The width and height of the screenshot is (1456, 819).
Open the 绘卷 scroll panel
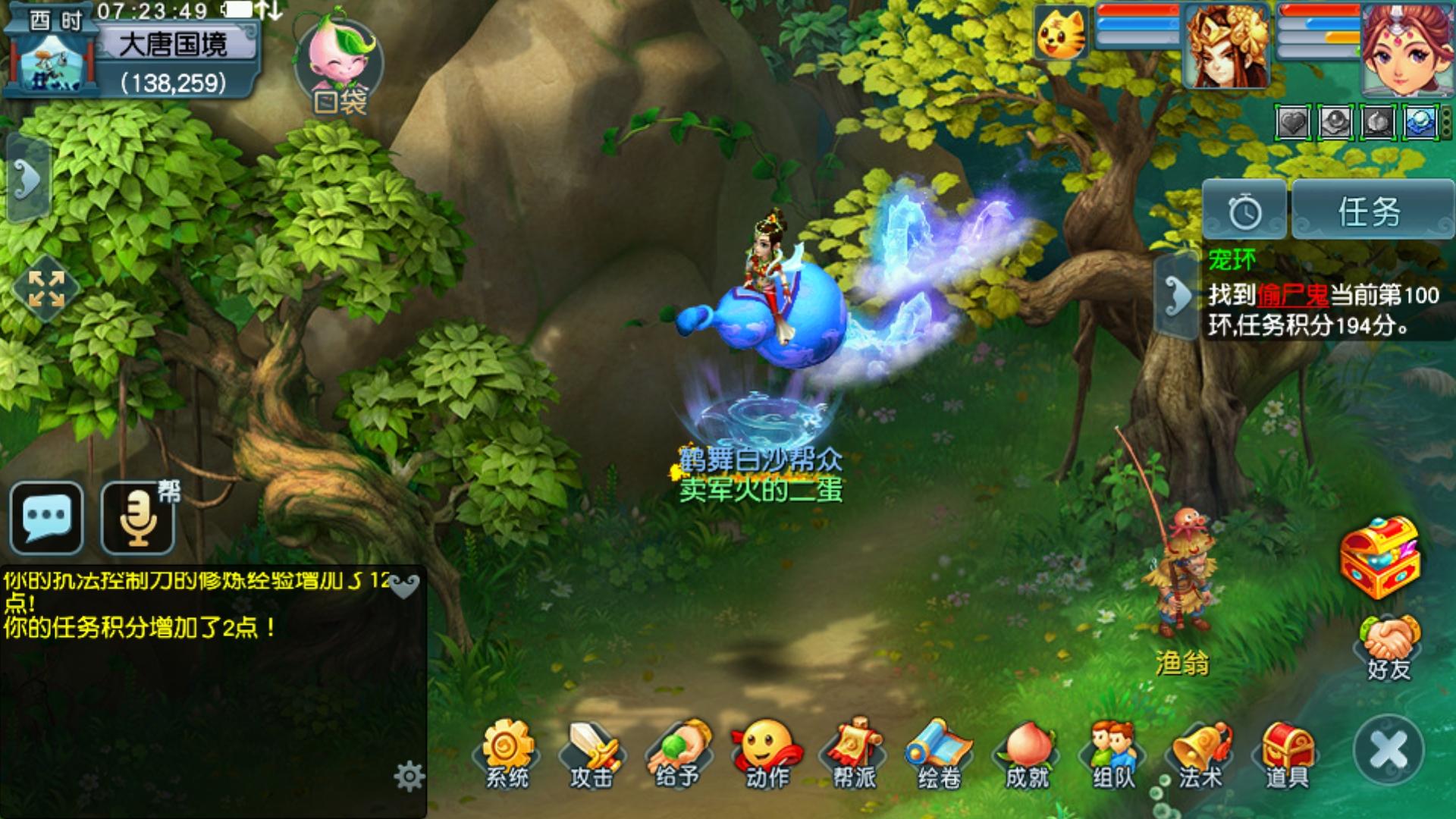click(940, 754)
